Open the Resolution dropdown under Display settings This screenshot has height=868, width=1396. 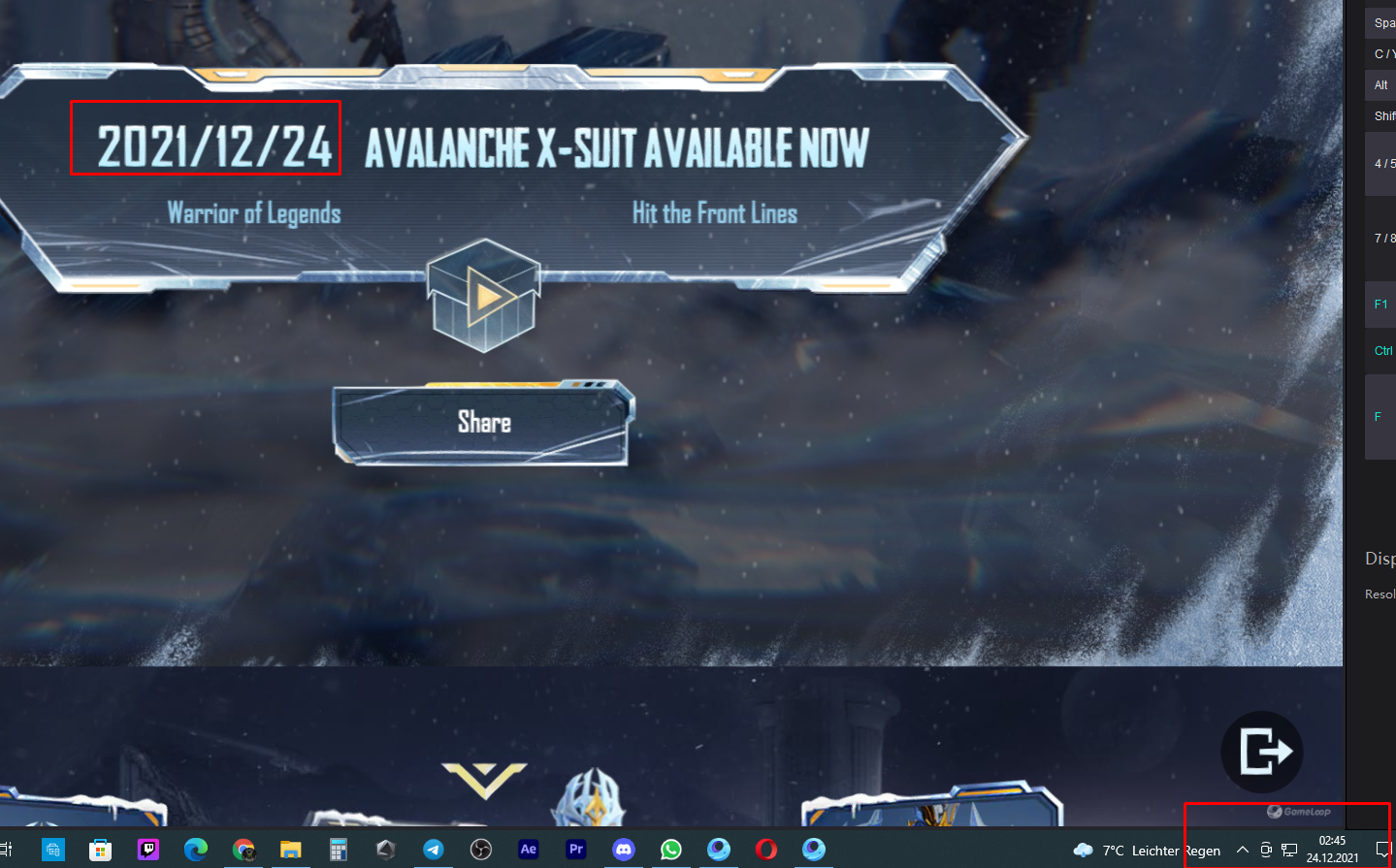[x=1380, y=594]
